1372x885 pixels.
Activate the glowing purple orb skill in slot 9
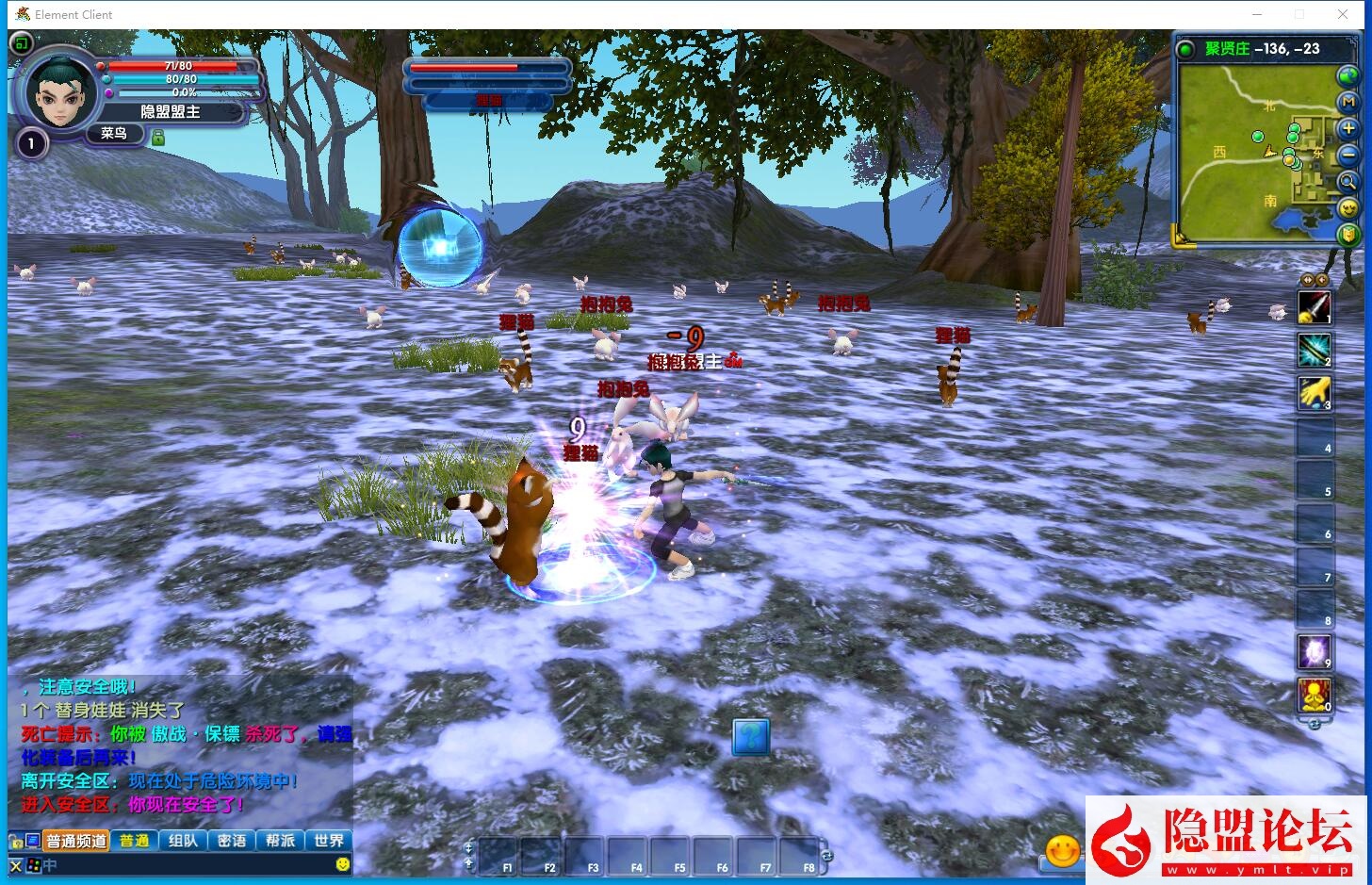pos(1315,652)
